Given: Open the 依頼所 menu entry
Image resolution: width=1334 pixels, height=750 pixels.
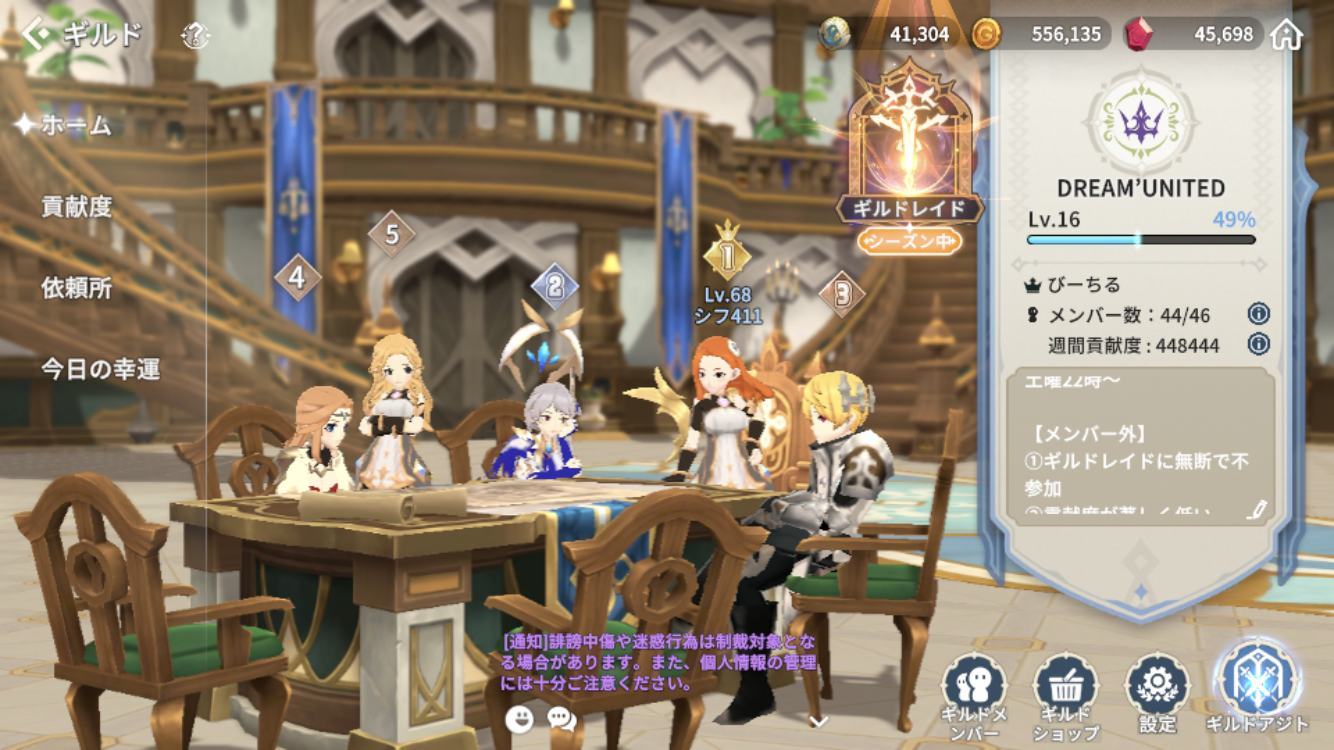Looking at the screenshot, I should tap(77, 288).
